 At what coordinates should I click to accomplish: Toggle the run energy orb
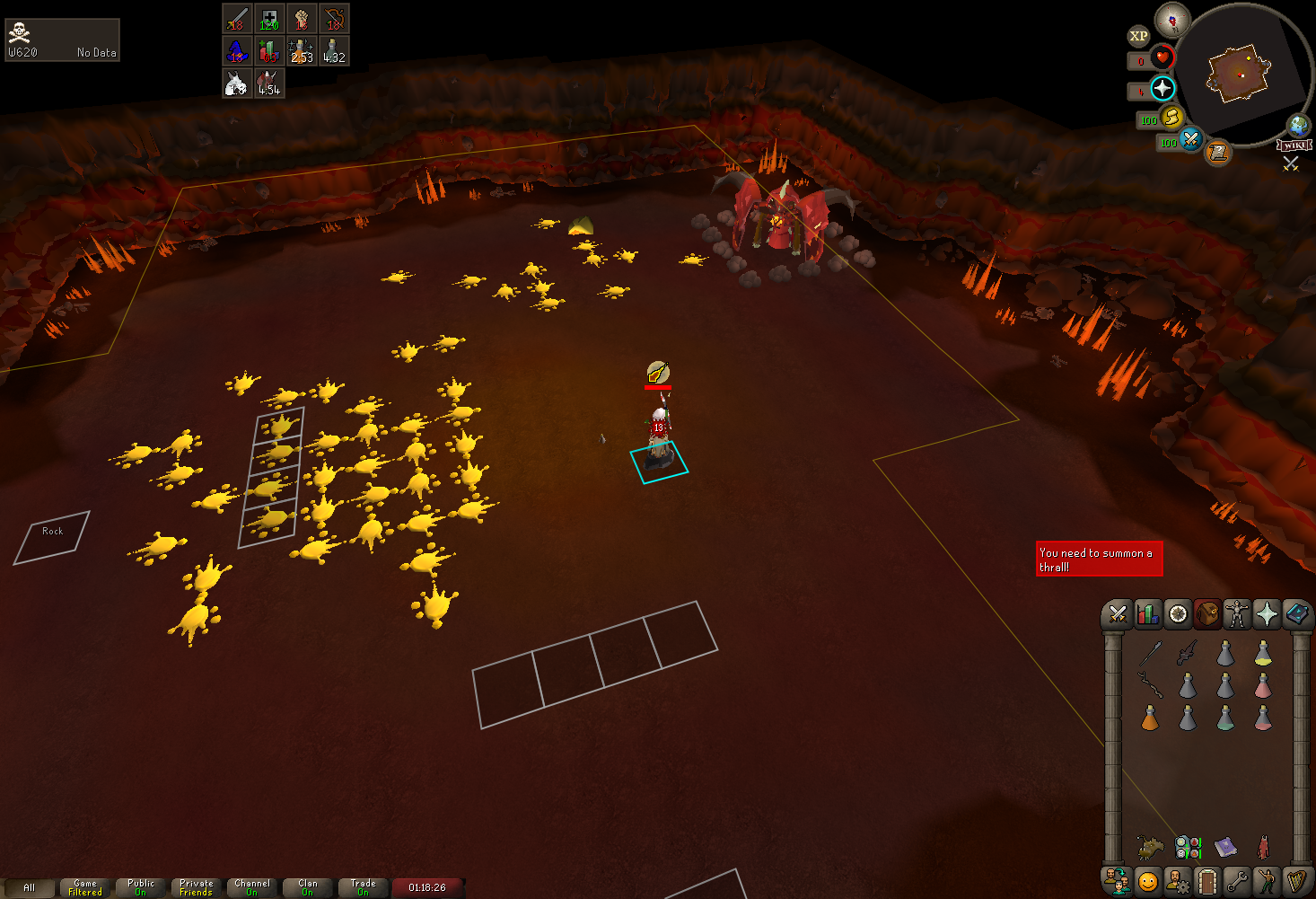(1171, 117)
